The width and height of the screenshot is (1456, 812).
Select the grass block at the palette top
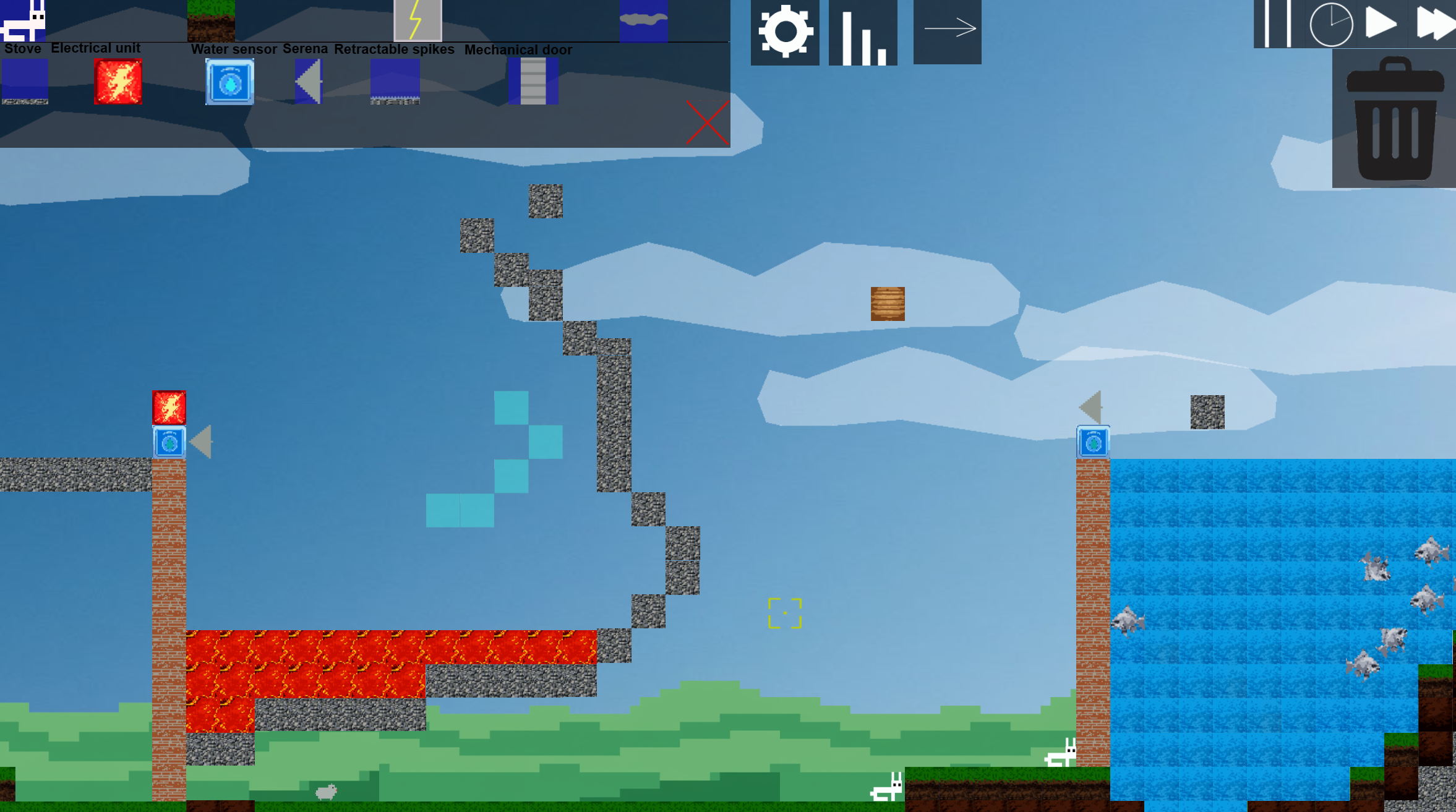pyautogui.click(x=211, y=20)
